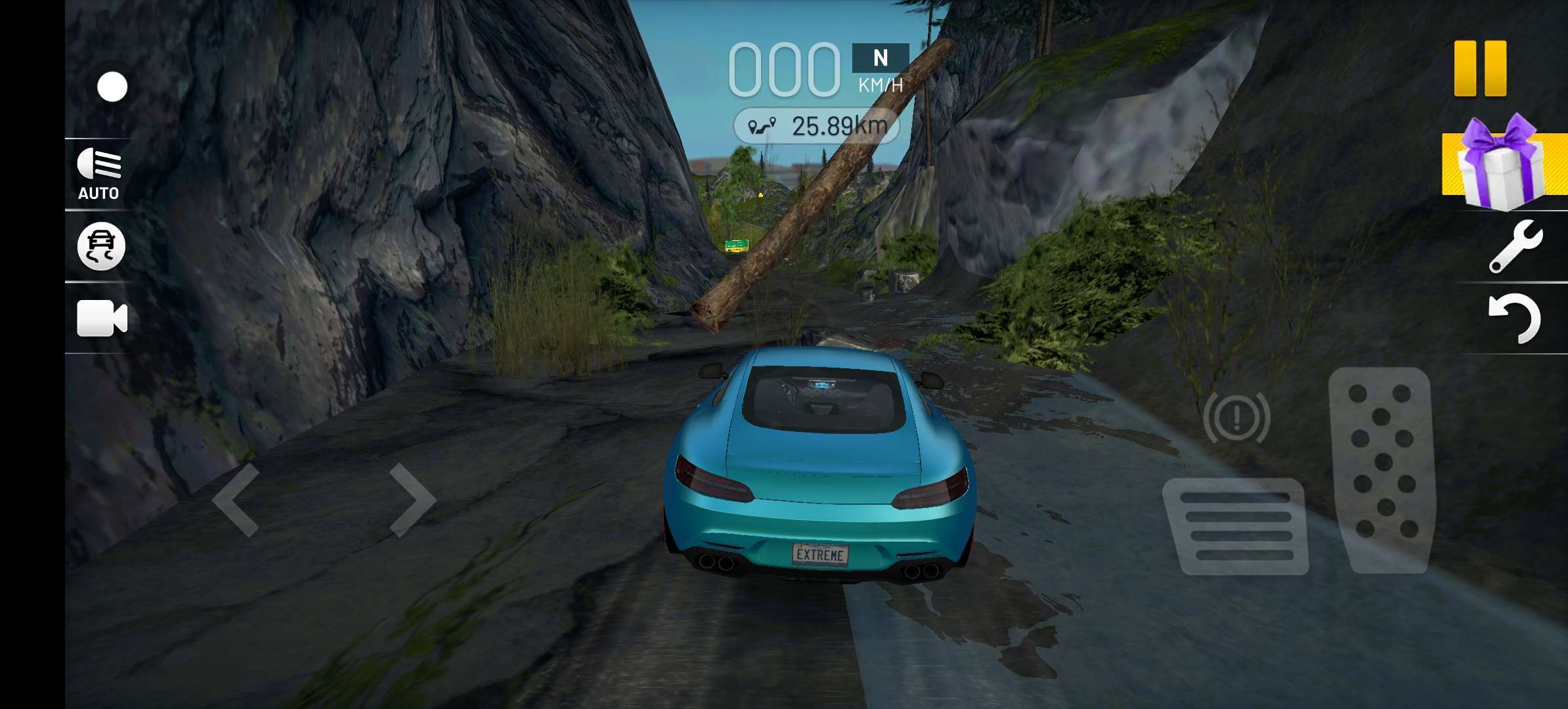This screenshot has width=1568, height=709.
Task: Reset the car with the curved arrow
Action: click(x=1515, y=318)
